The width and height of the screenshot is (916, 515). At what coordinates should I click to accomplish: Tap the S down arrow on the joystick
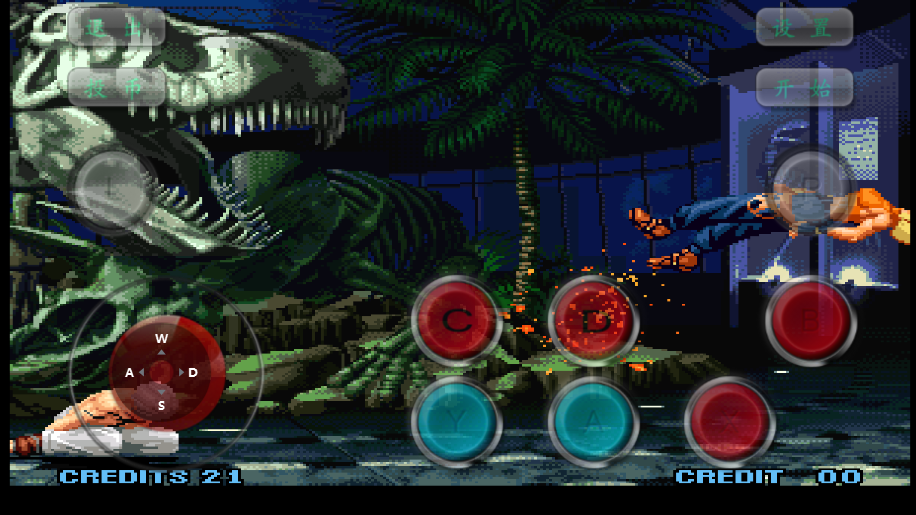(161, 405)
